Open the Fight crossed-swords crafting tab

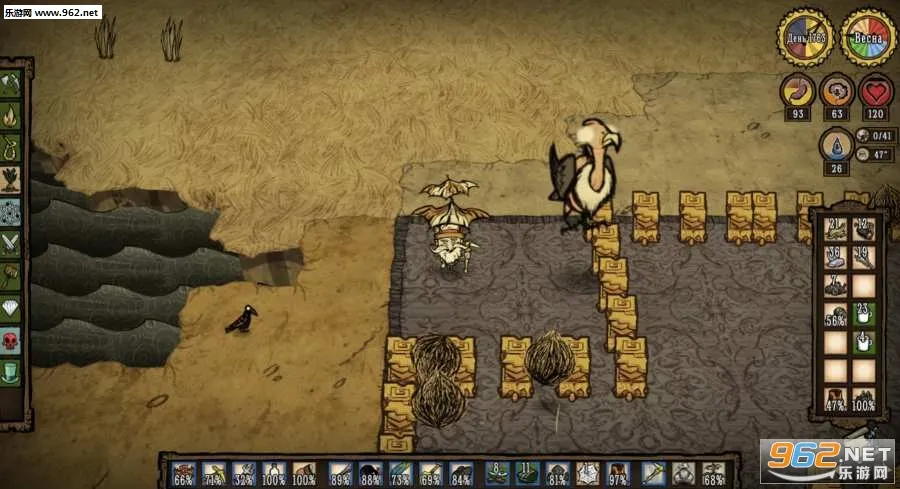tap(12, 243)
